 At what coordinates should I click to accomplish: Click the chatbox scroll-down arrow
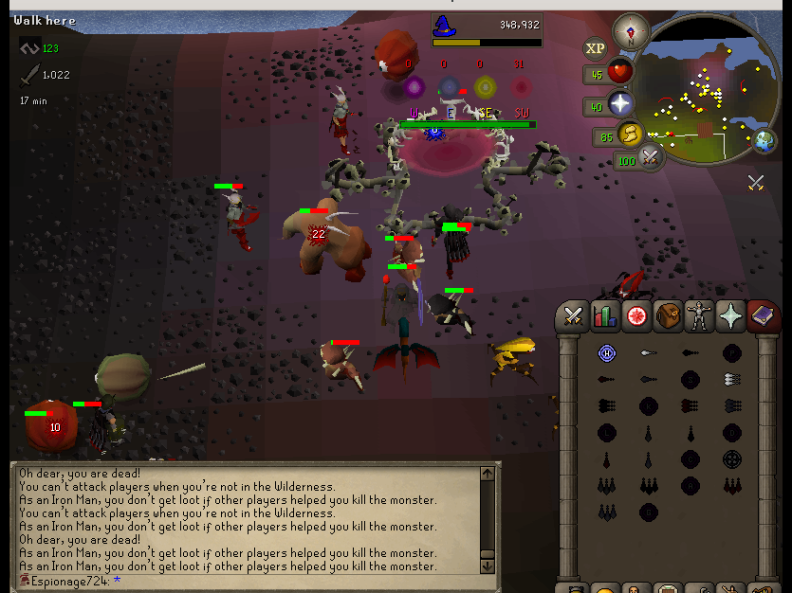point(487,565)
